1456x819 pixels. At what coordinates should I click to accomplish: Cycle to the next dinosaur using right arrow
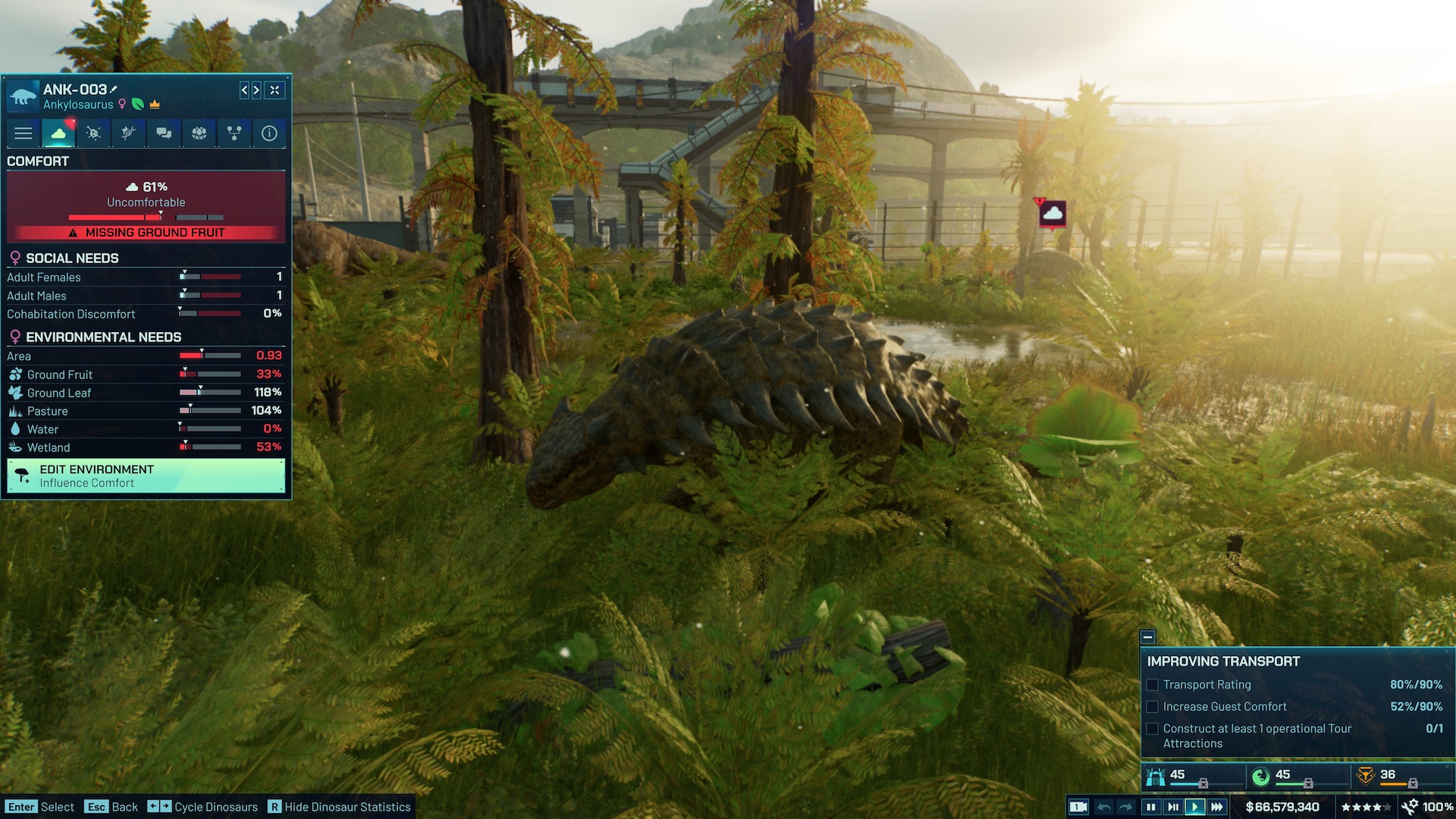click(x=259, y=90)
